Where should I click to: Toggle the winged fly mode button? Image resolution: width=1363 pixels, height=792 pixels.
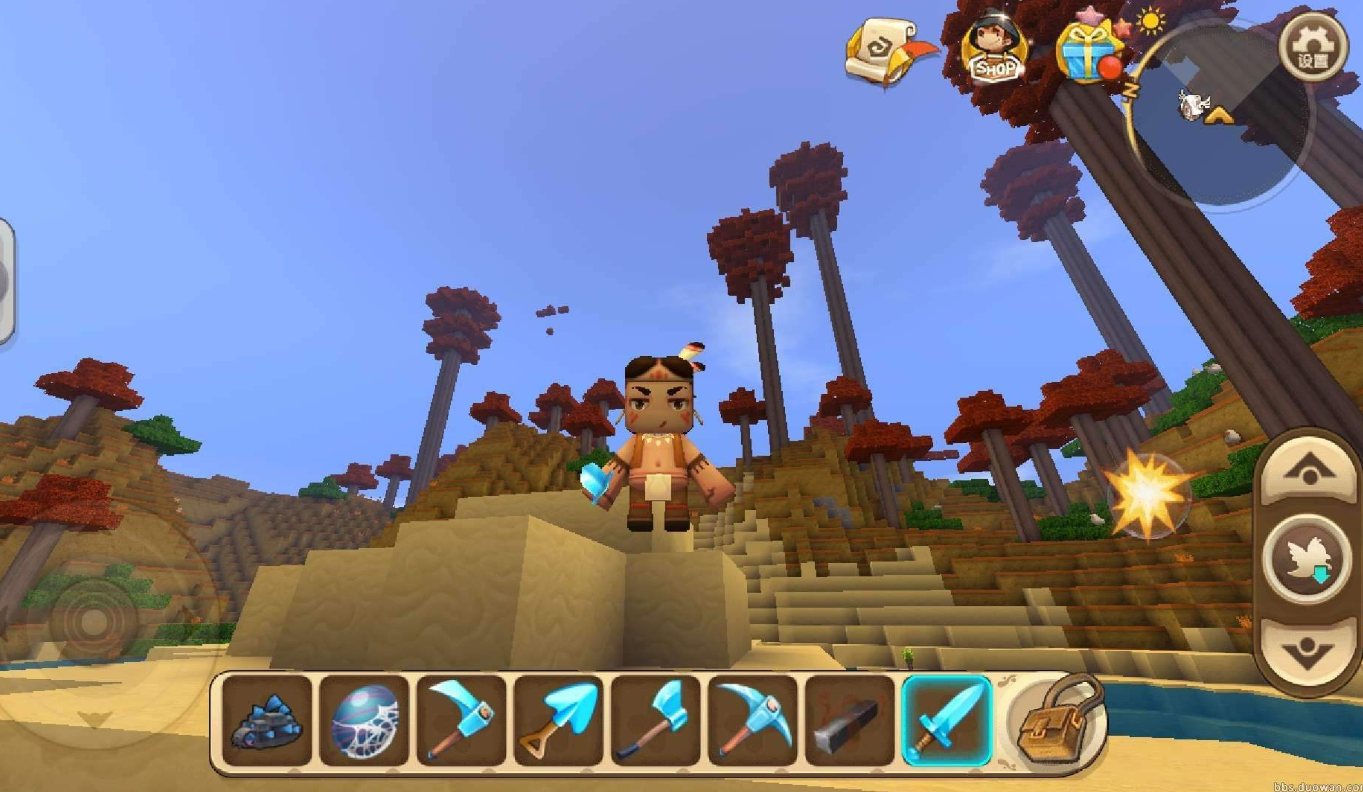tap(1308, 561)
